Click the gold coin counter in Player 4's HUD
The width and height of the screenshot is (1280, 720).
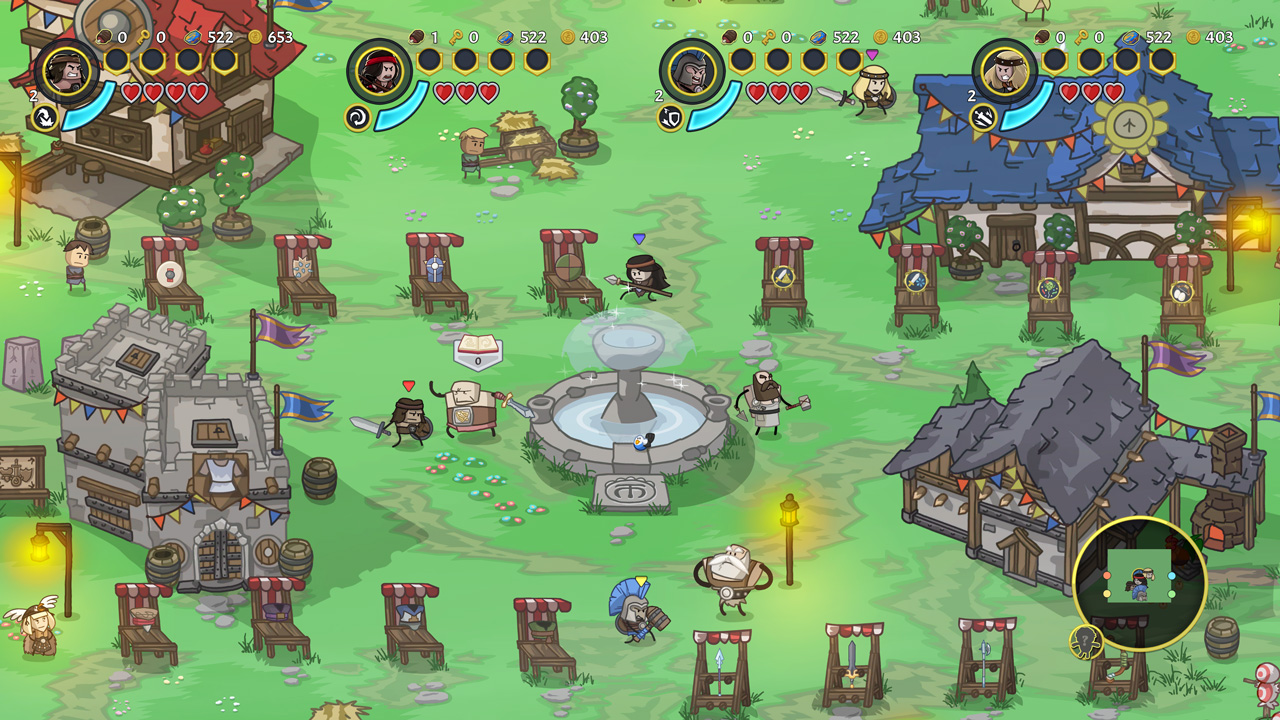1193,38
